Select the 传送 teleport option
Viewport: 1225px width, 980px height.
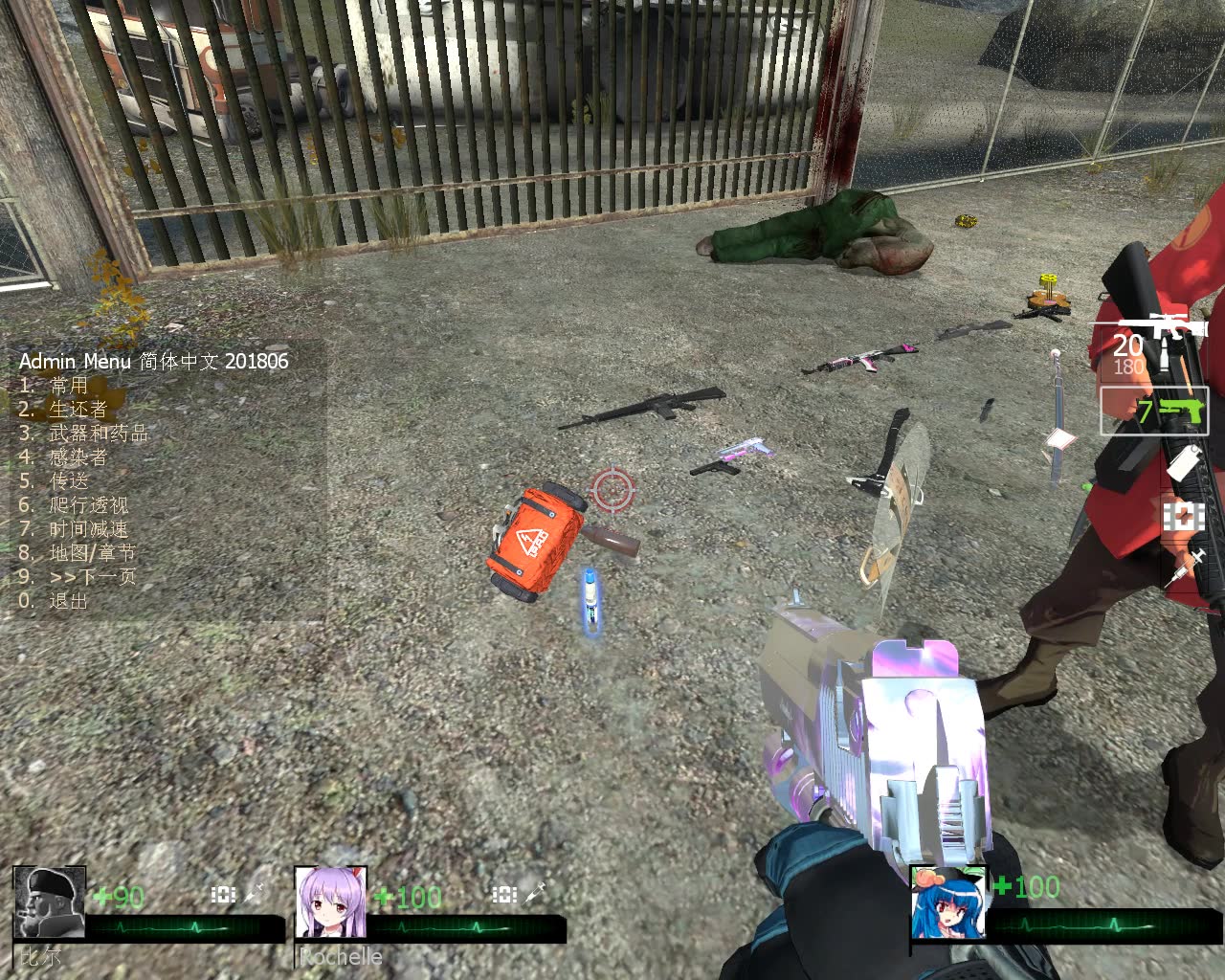point(68,481)
